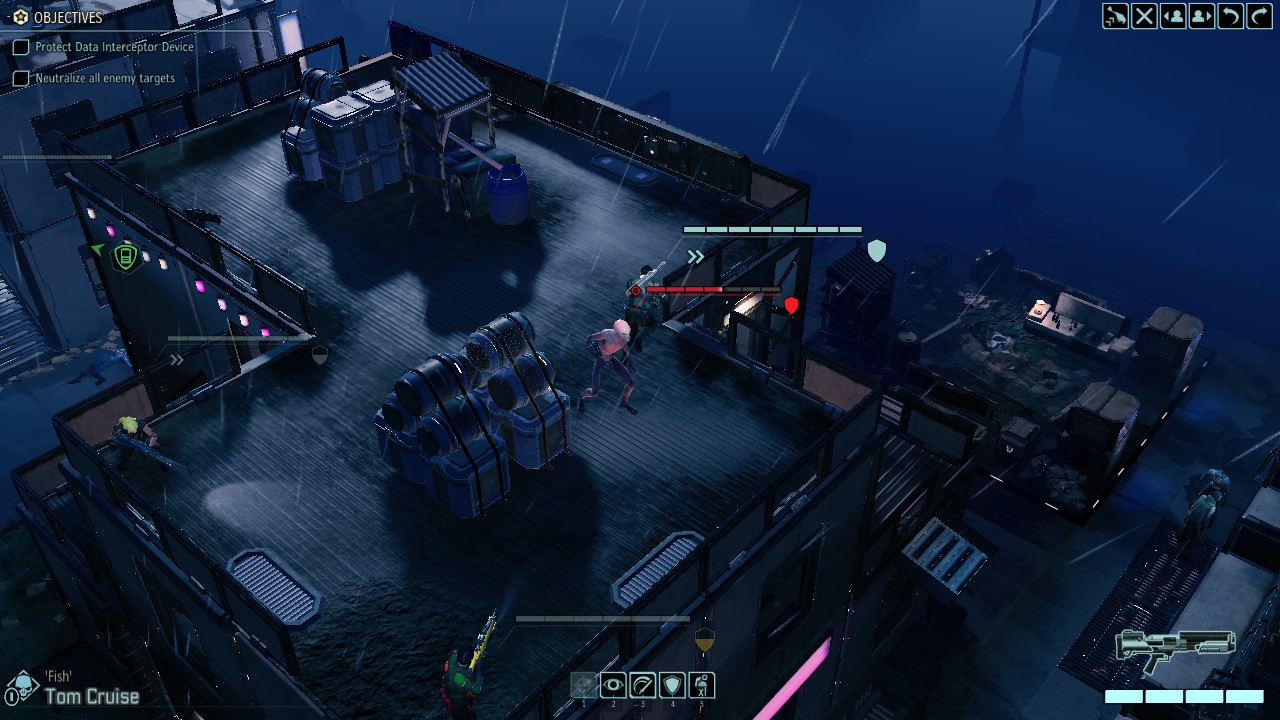The height and width of the screenshot is (720, 1280).
Task: Activate the Hunker Down shield ability
Action: coord(672,685)
